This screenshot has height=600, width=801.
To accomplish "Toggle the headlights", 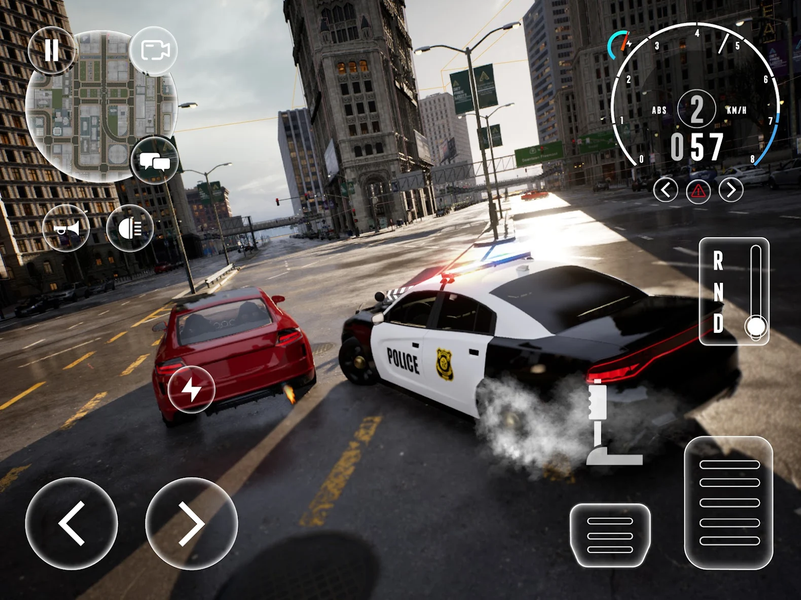I will pos(130,229).
